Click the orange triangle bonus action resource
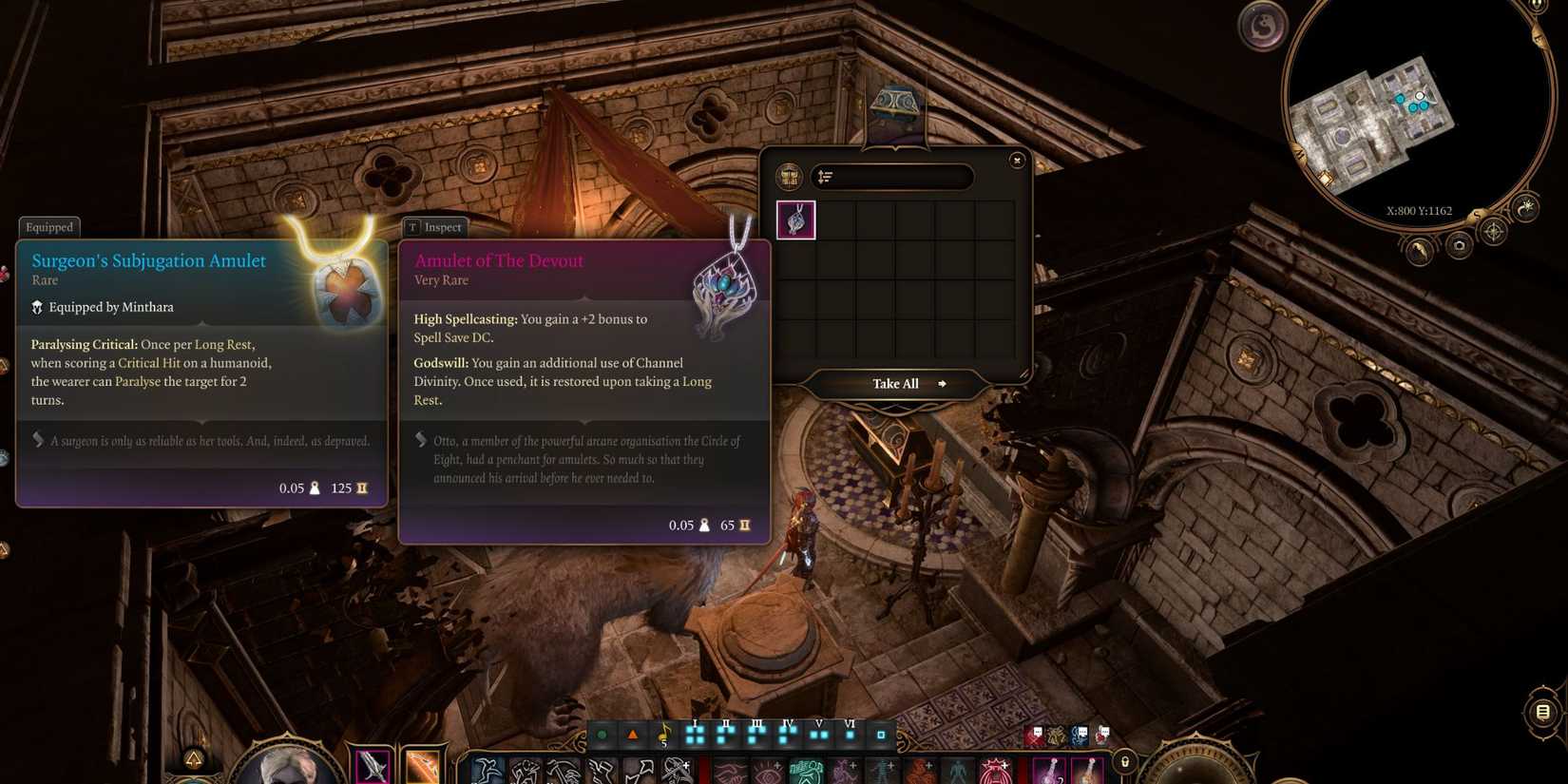Screen dimensions: 1568x784 (632, 735)
